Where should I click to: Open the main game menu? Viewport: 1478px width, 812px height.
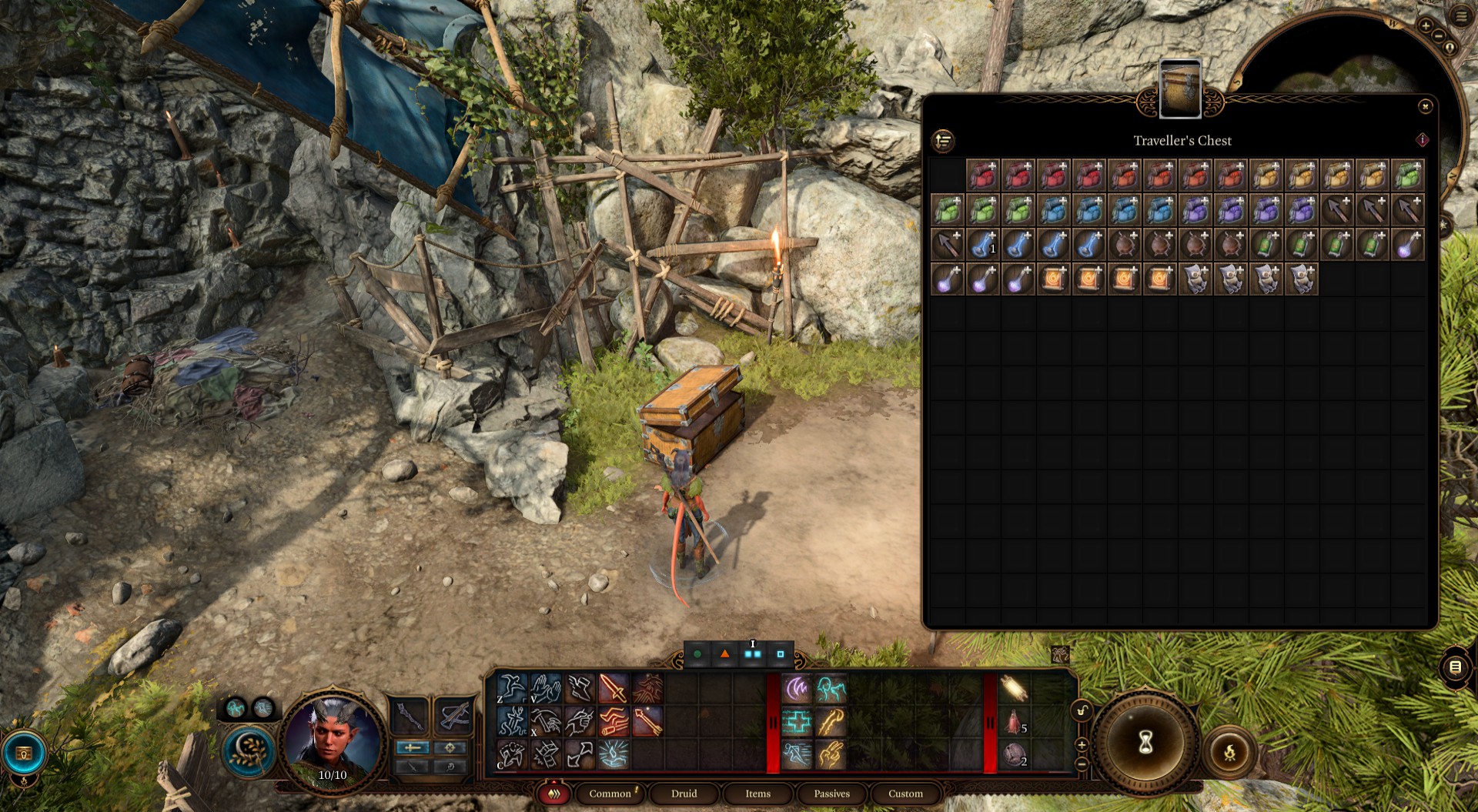click(x=1460, y=15)
